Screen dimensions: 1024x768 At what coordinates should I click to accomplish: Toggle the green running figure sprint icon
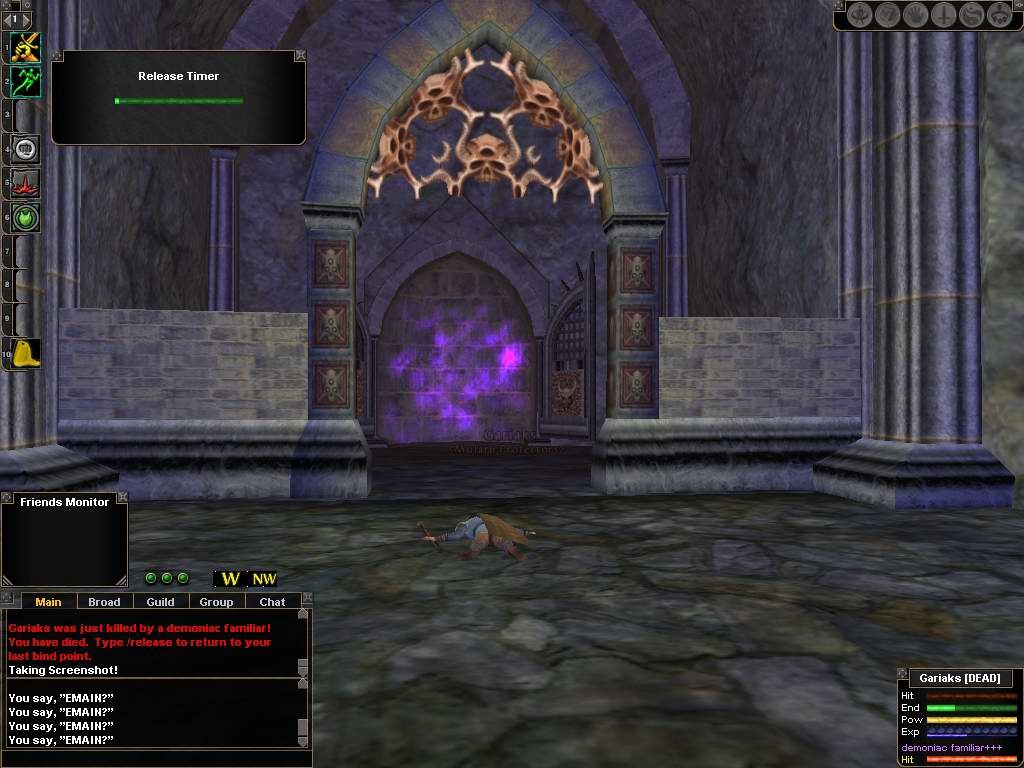coord(25,81)
